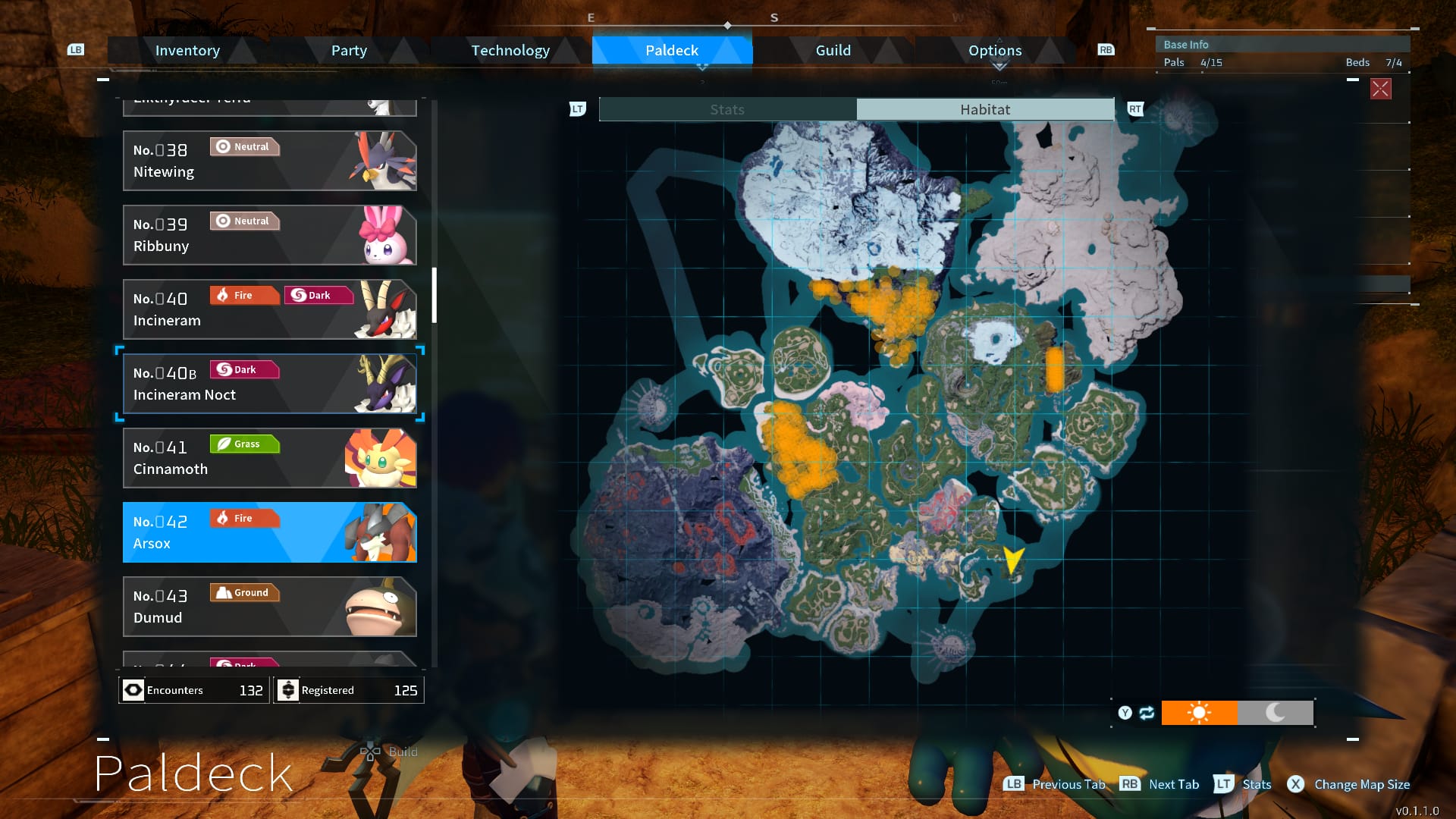Select the Ribbuny Paldeck entry
The image size is (1456, 819).
click(x=269, y=235)
